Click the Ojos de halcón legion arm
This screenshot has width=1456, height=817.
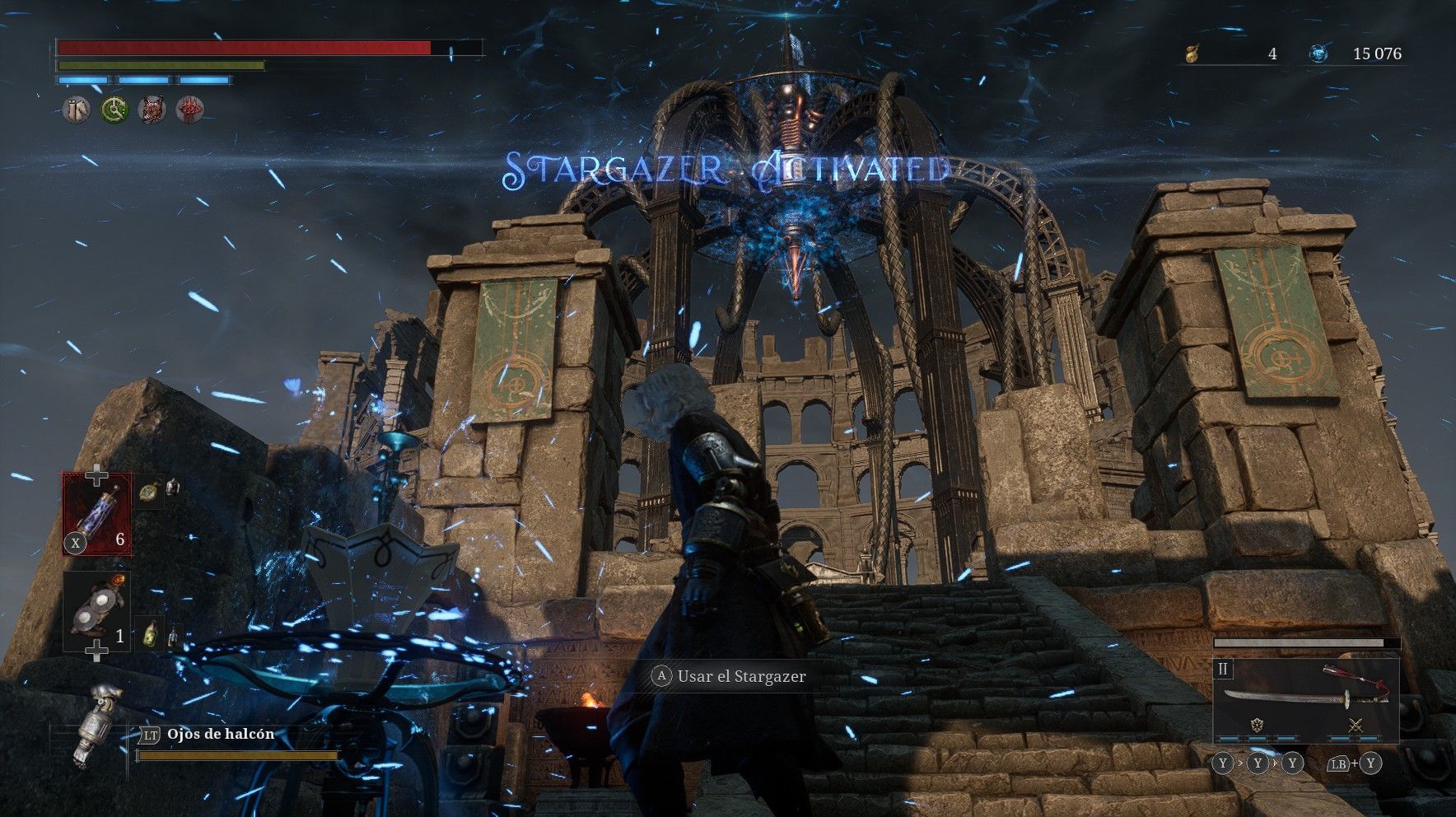pos(92,728)
